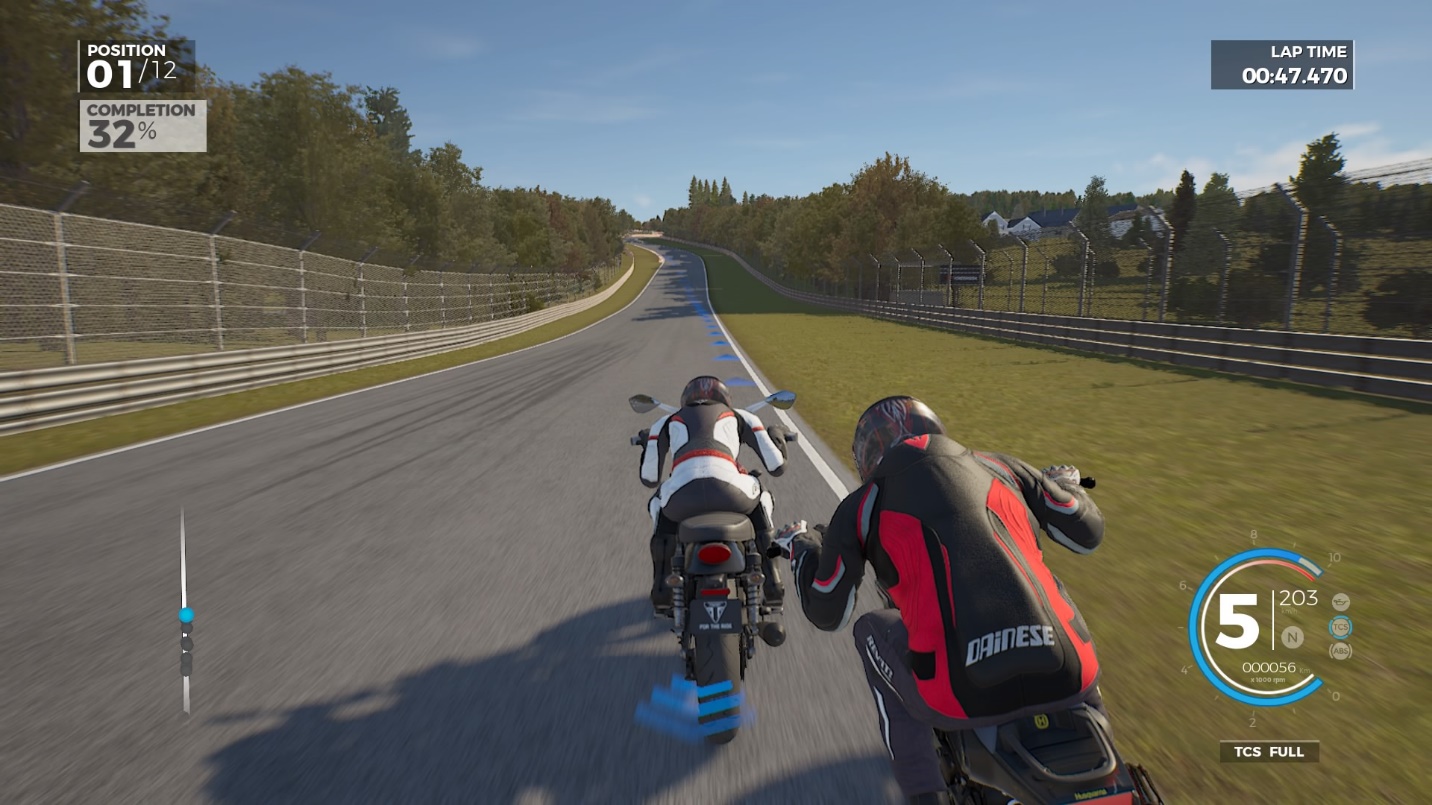Select the oil can warning icon
The height and width of the screenshot is (805, 1432).
(1340, 602)
